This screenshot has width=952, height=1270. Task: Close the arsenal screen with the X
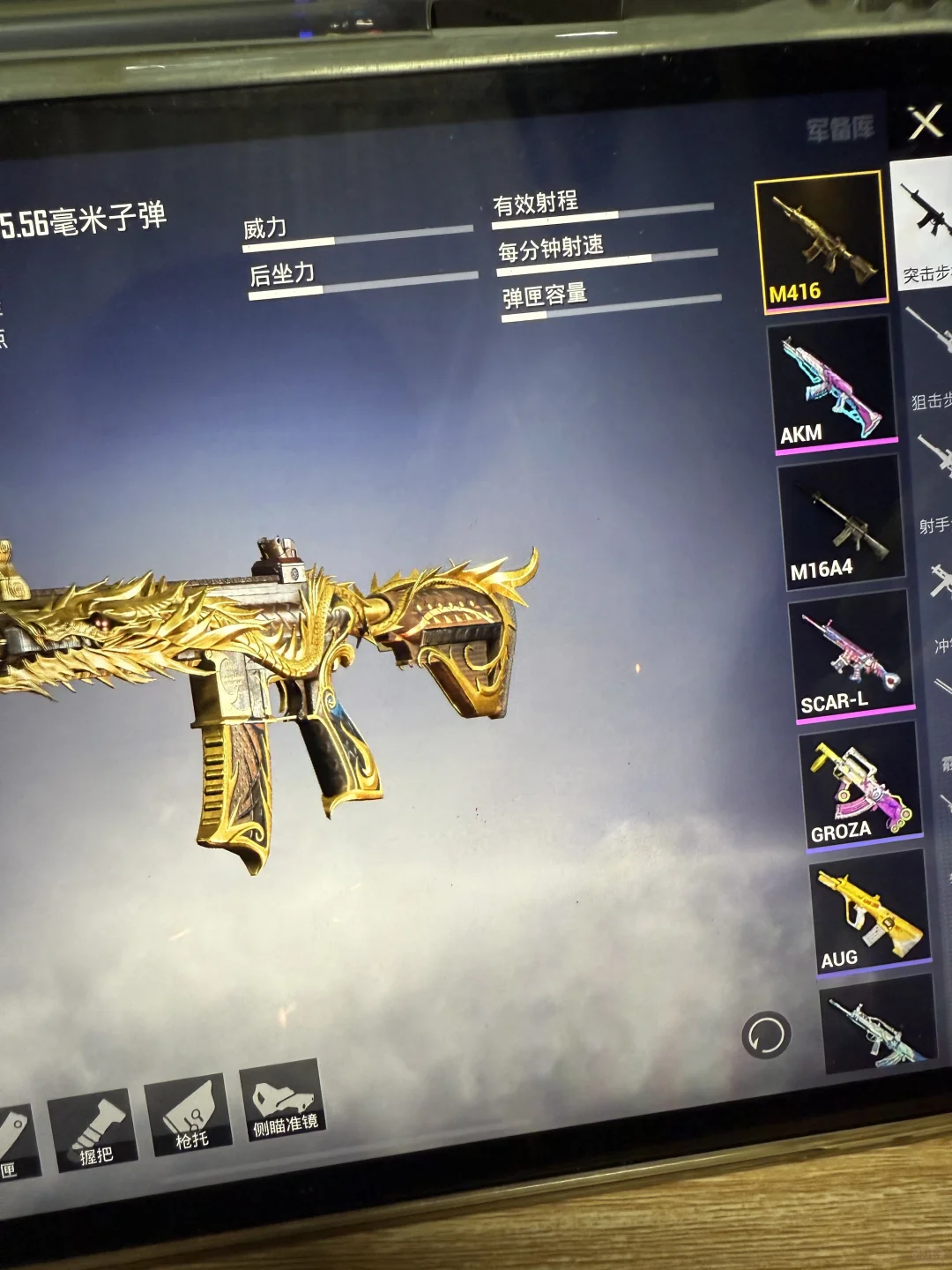(926, 123)
